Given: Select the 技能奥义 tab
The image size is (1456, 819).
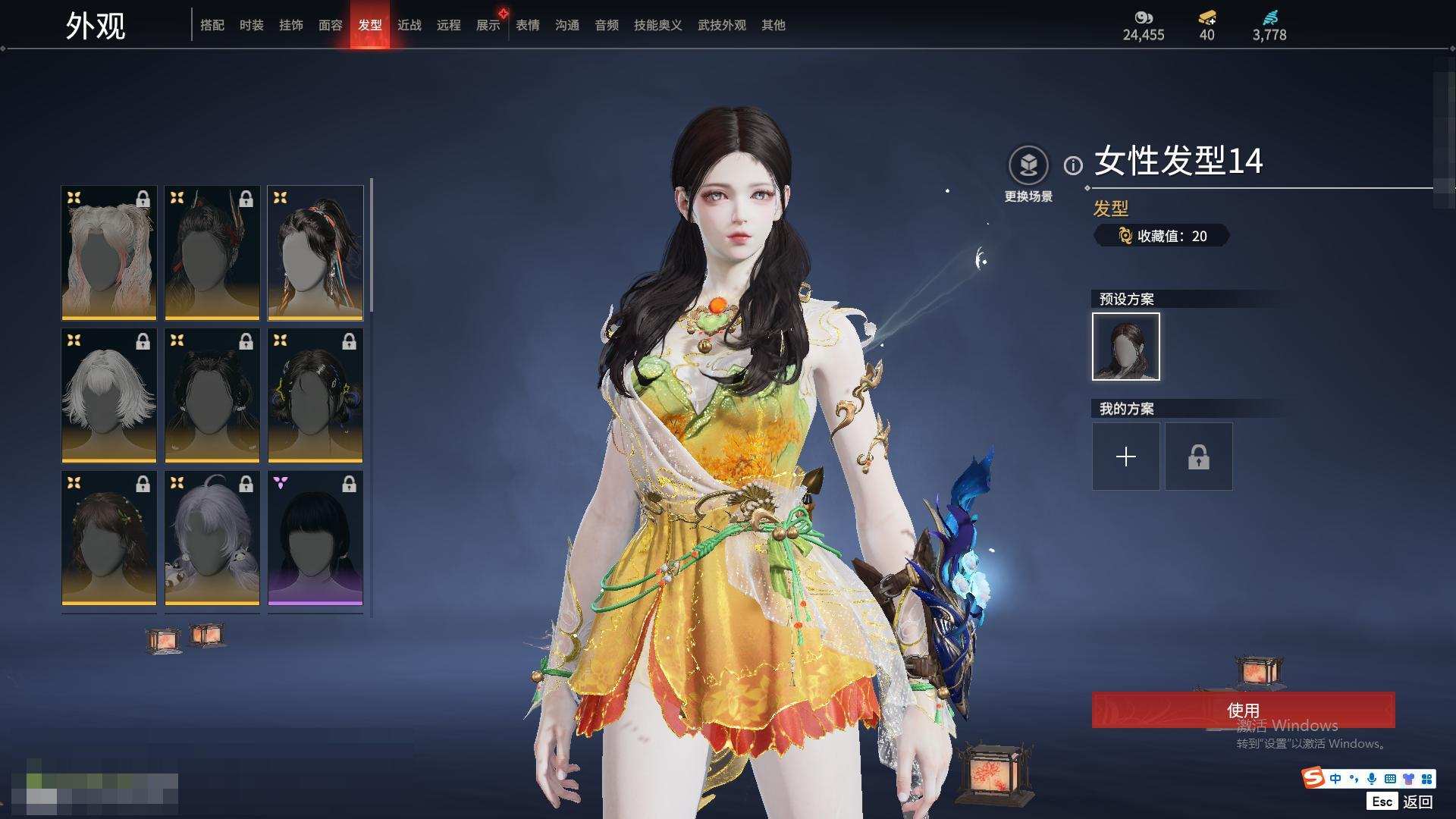Looking at the screenshot, I should tap(657, 25).
